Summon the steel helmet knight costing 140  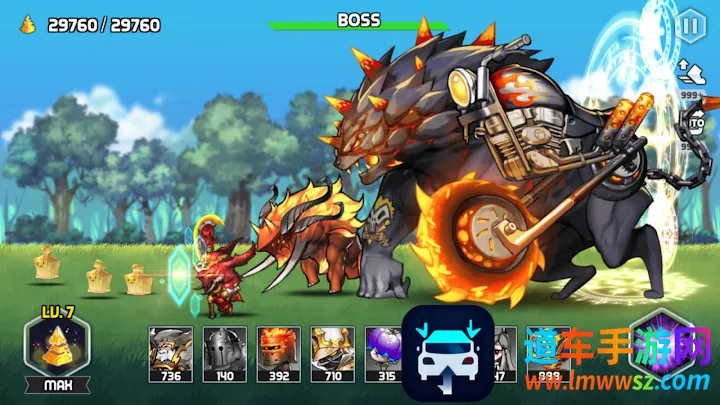coord(224,353)
